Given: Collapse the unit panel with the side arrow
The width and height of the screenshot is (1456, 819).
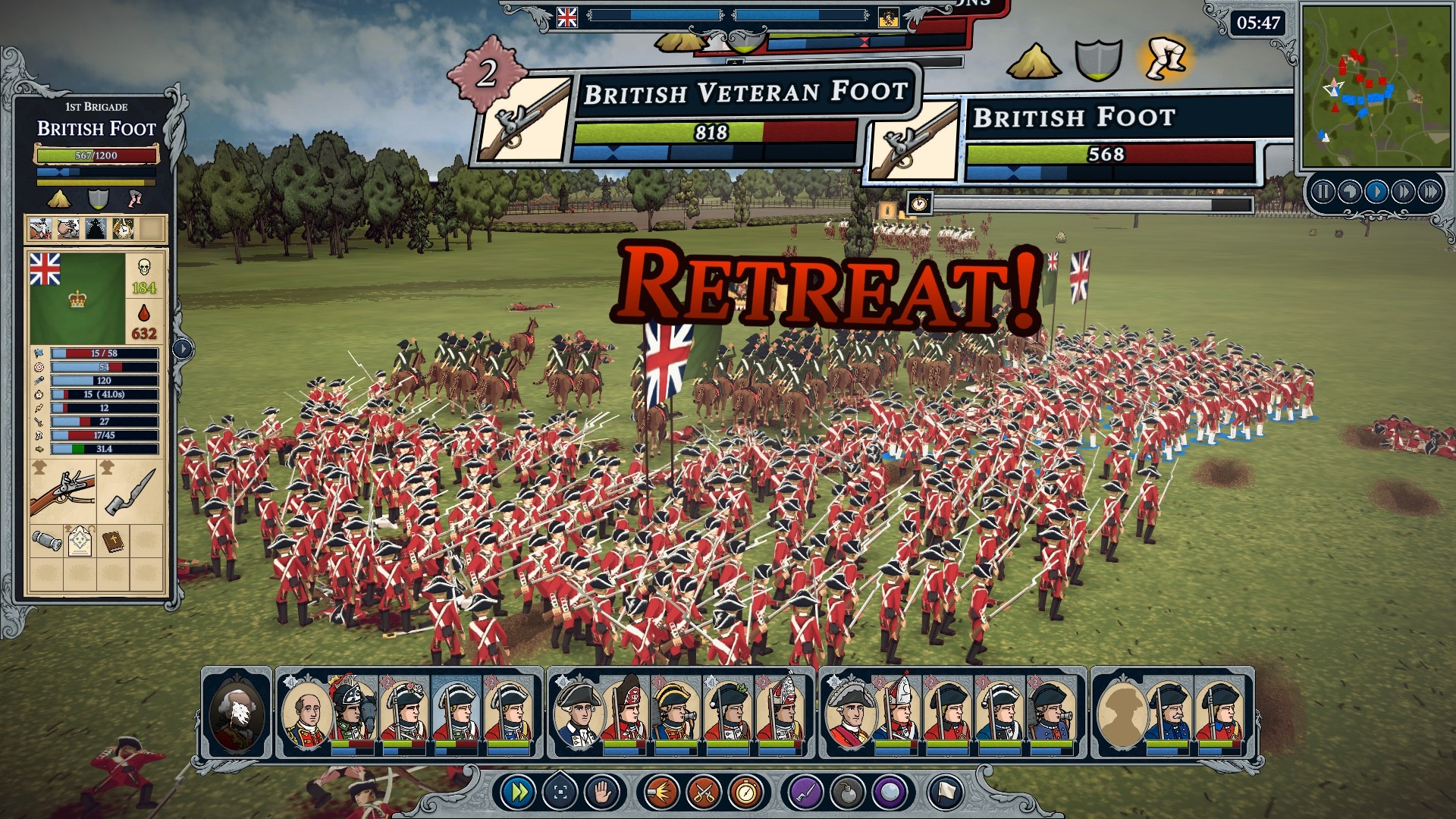Looking at the screenshot, I should click(183, 349).
